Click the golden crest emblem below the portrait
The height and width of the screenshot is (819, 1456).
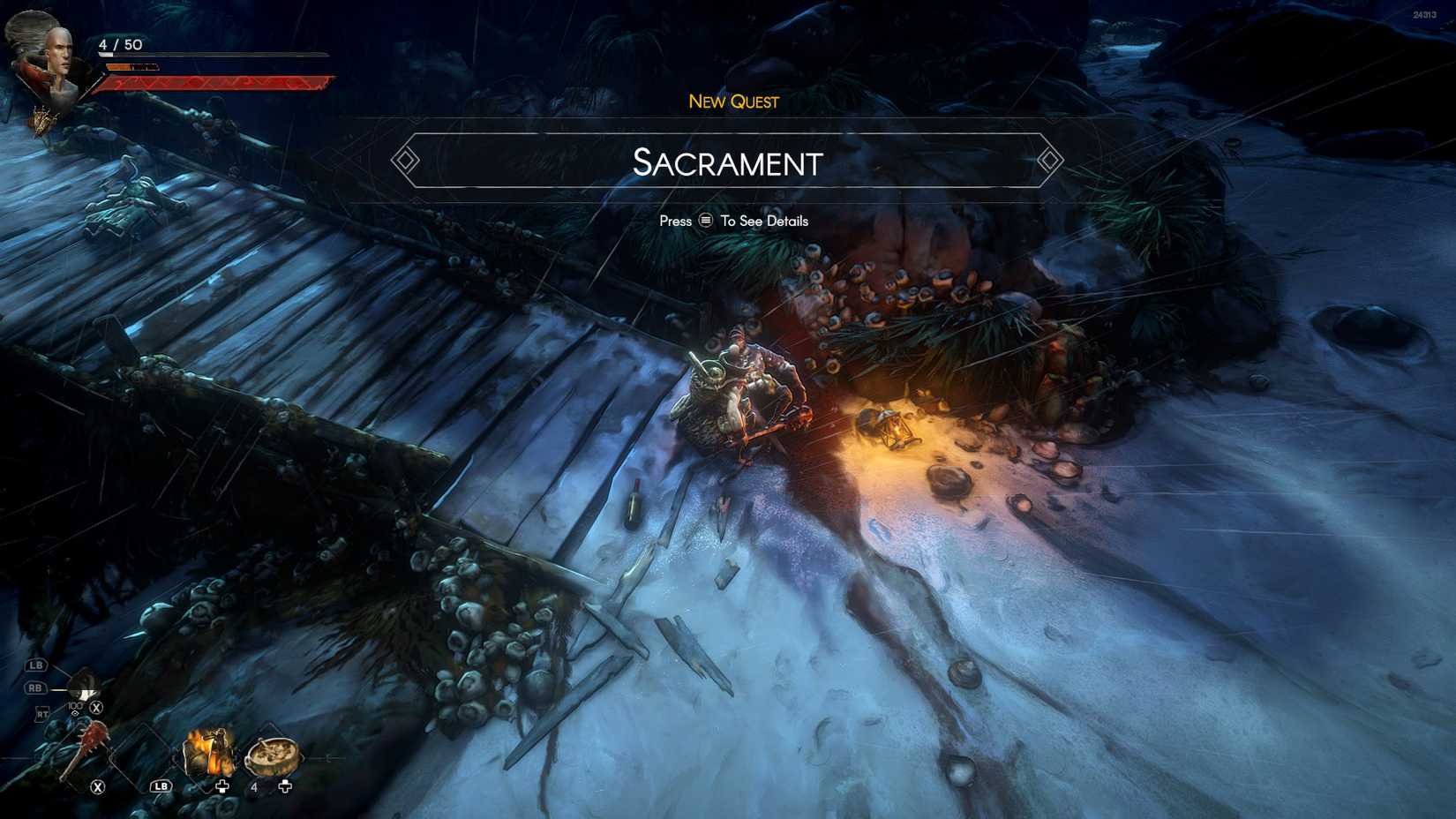point(44,119)
